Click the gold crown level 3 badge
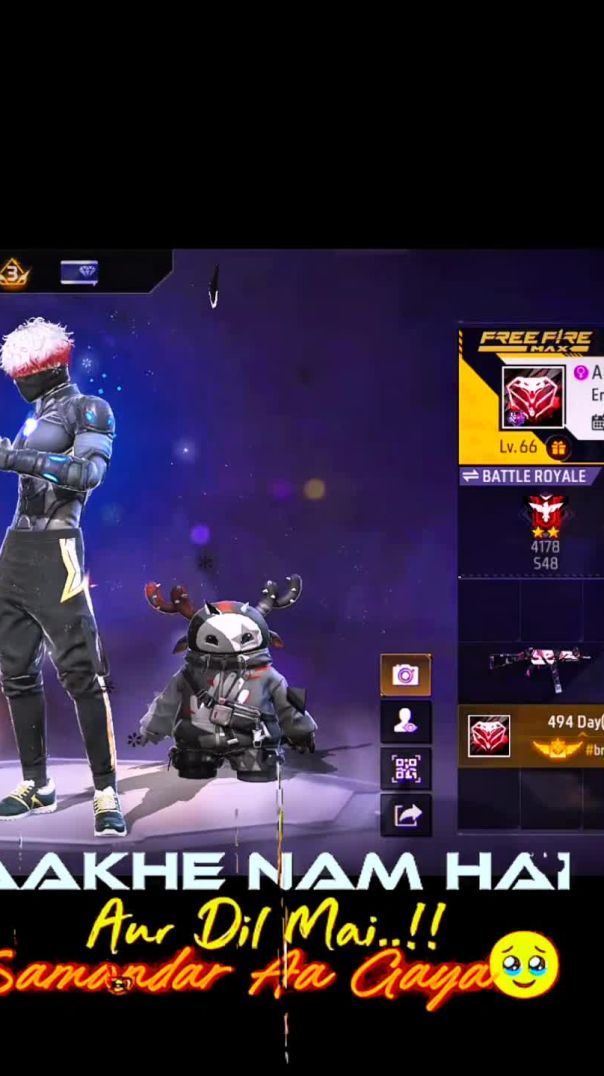604x1076 pixels. pos(14,272)
